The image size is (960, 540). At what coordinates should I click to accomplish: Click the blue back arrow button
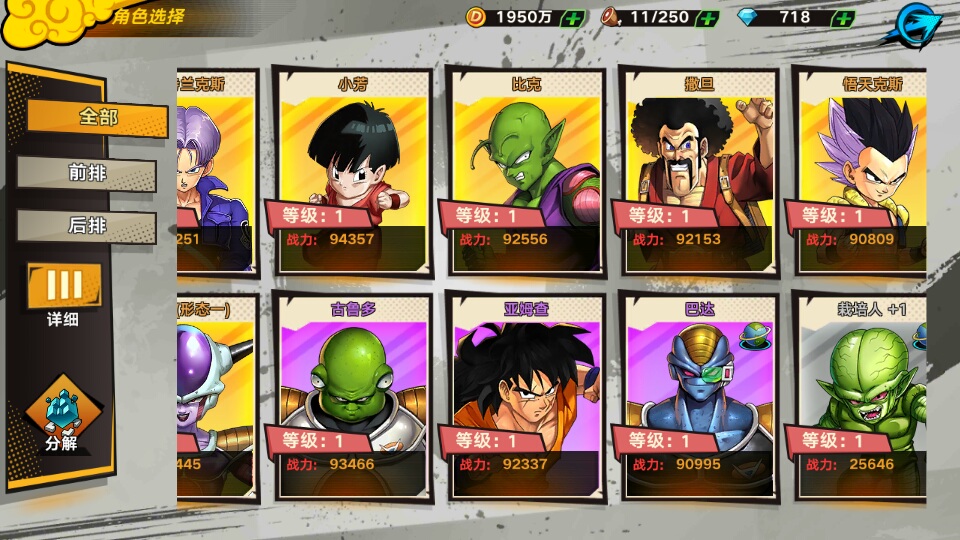[918, 22]
